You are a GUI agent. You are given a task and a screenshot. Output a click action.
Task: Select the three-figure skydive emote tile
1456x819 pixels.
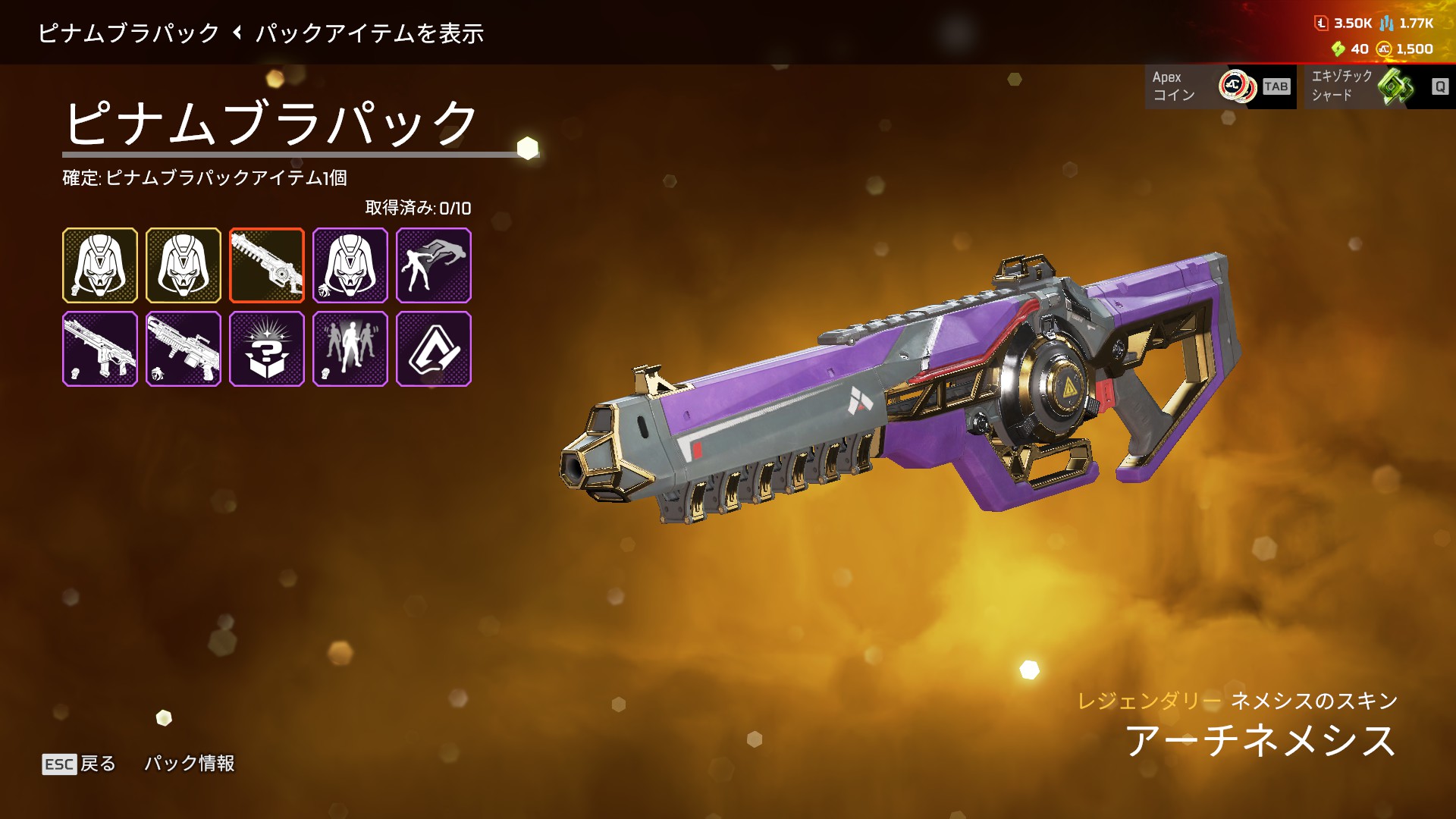click(350, 349)
